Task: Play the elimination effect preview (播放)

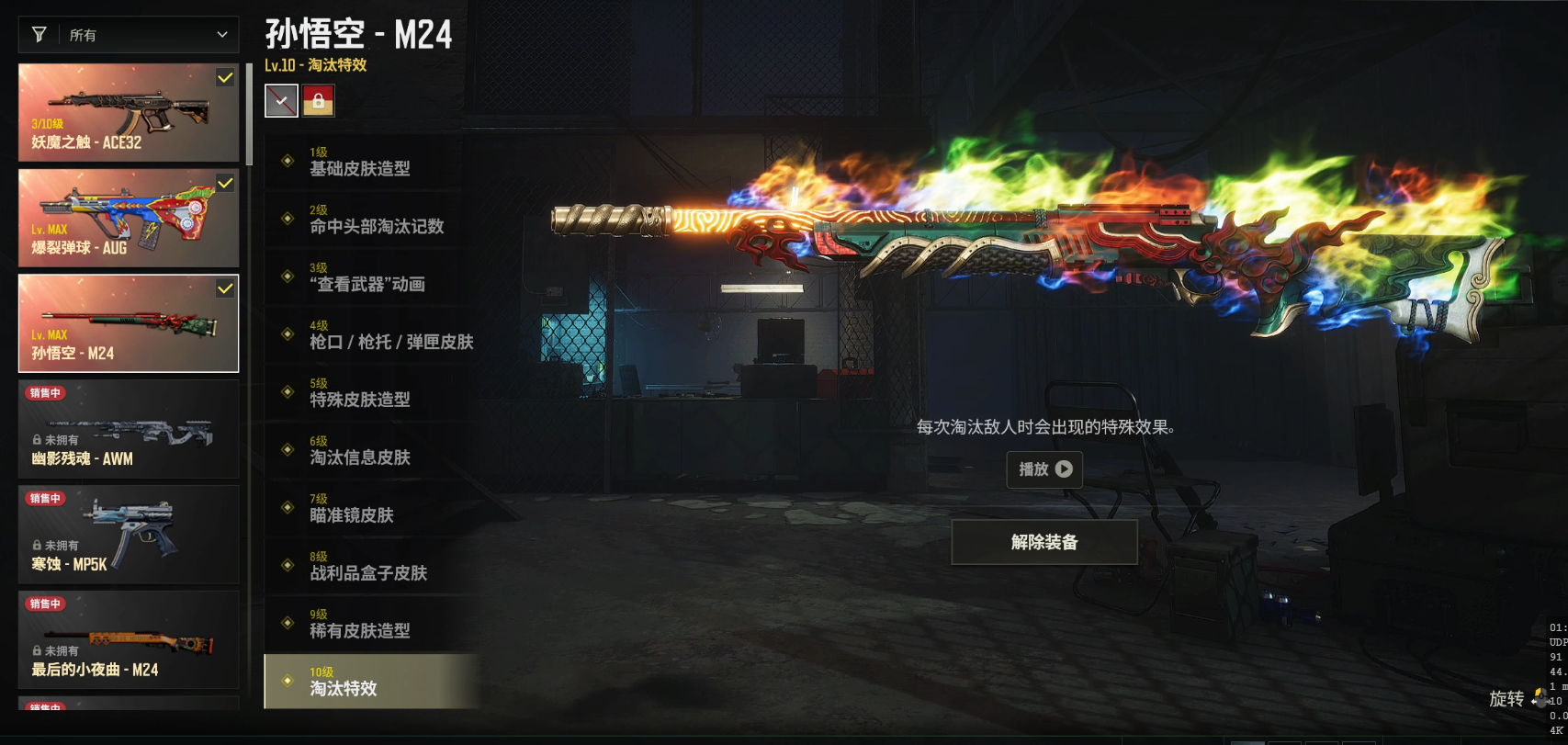Action: point(1044,469)
